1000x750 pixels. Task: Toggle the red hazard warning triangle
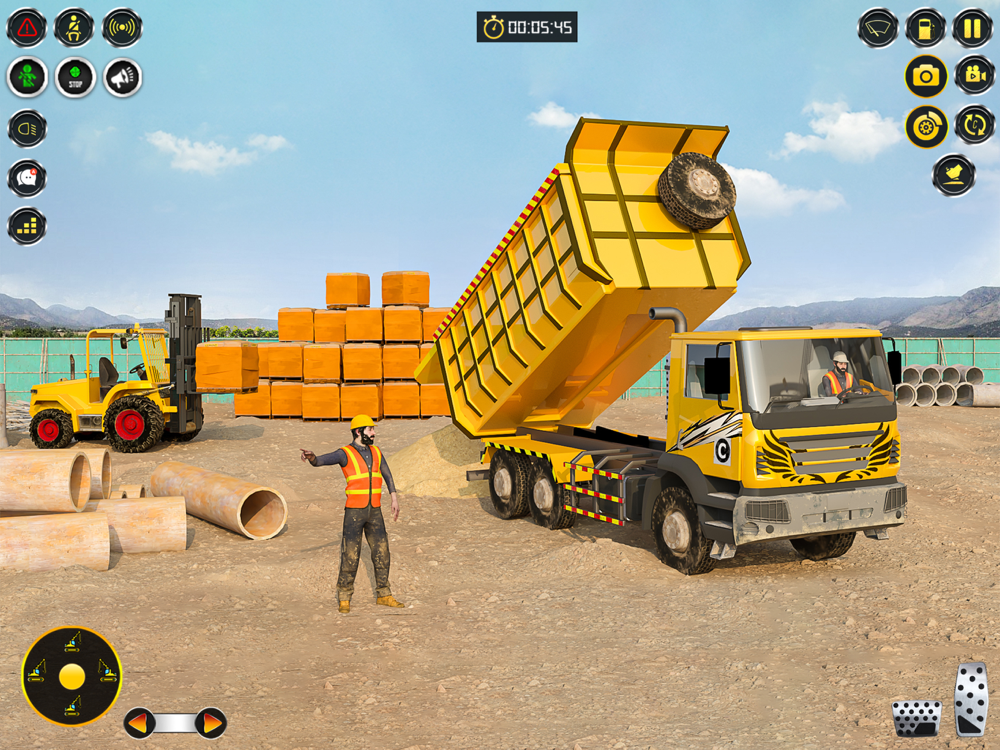click(27, 28)
